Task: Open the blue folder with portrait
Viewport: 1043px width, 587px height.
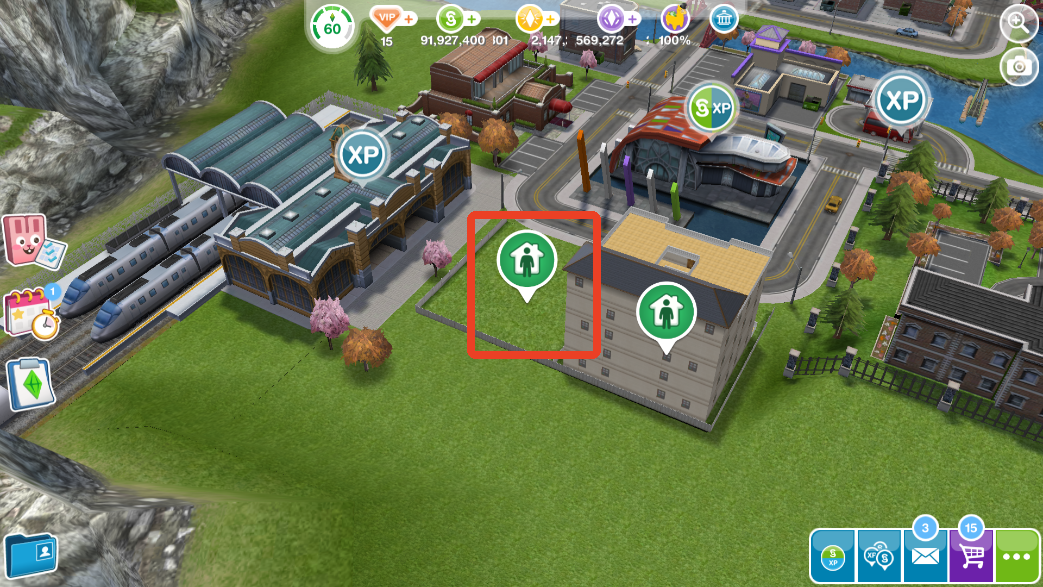Action: tap(32, 555)
